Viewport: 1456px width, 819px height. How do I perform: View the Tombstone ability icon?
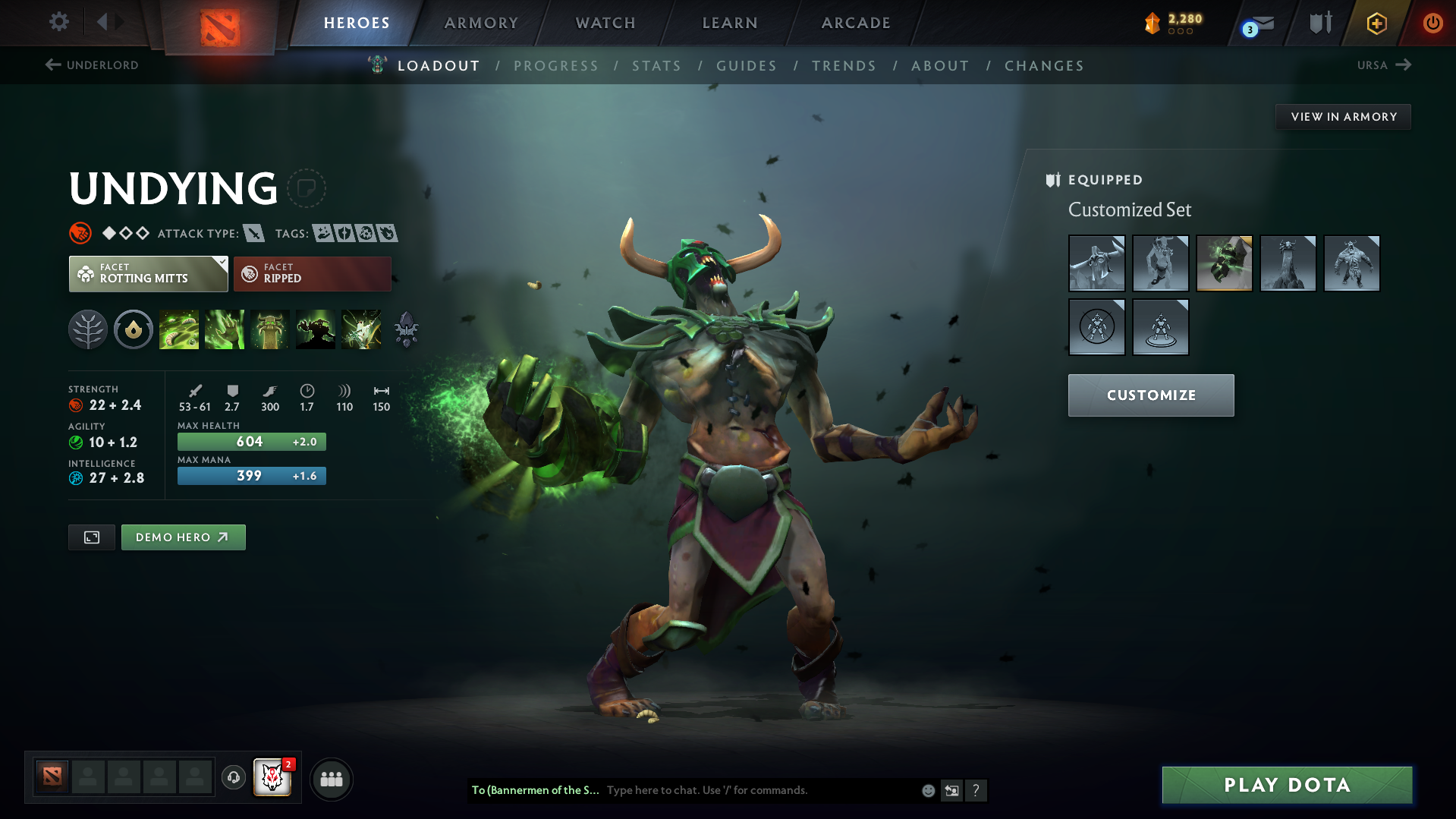pos(270,329)
